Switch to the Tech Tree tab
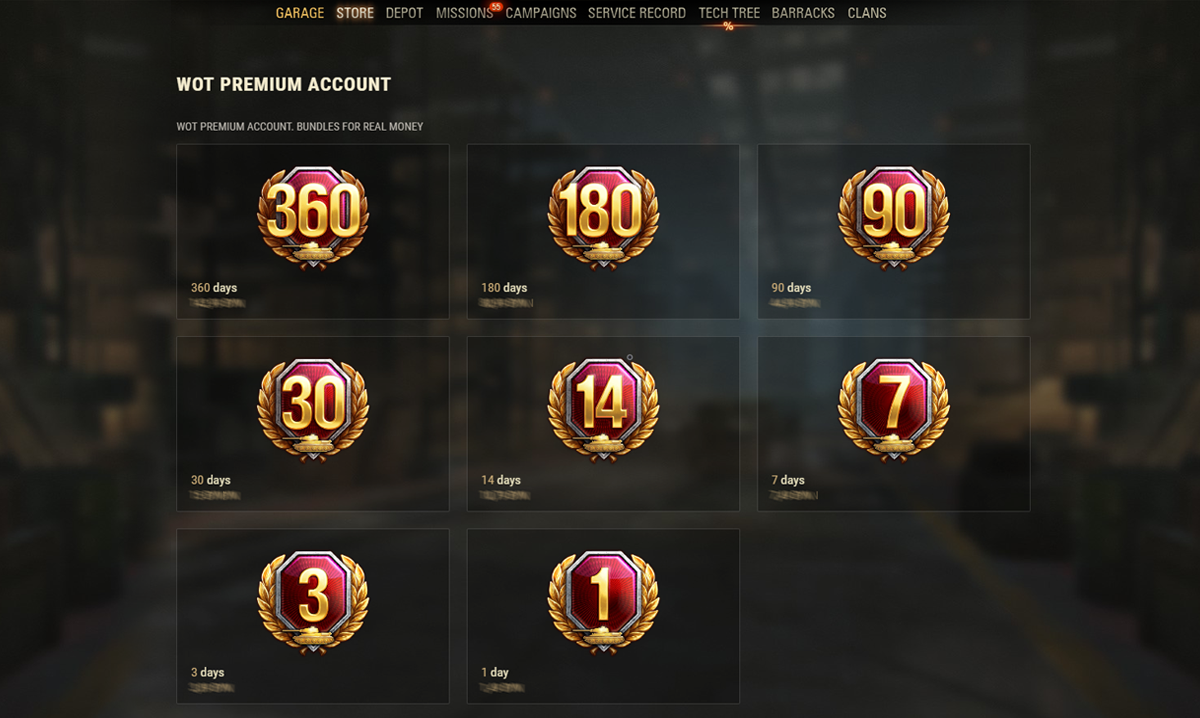Viewport: 1200px width, 718px height. coord(729,13)
